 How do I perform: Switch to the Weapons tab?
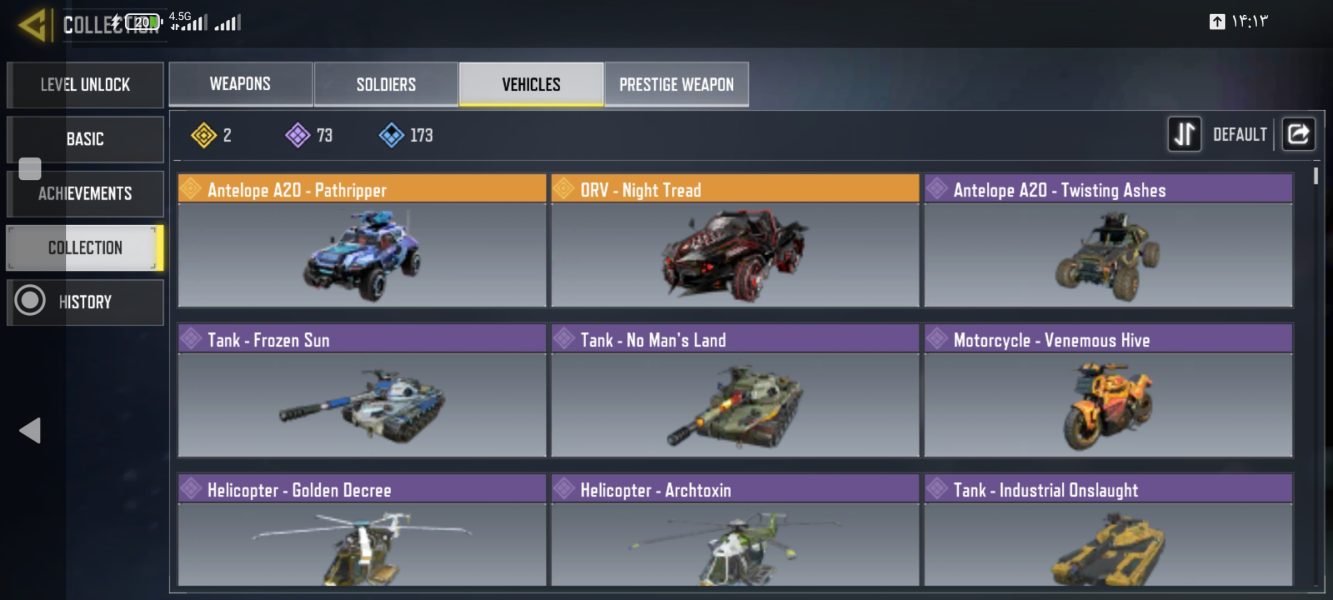pos(240,84)
